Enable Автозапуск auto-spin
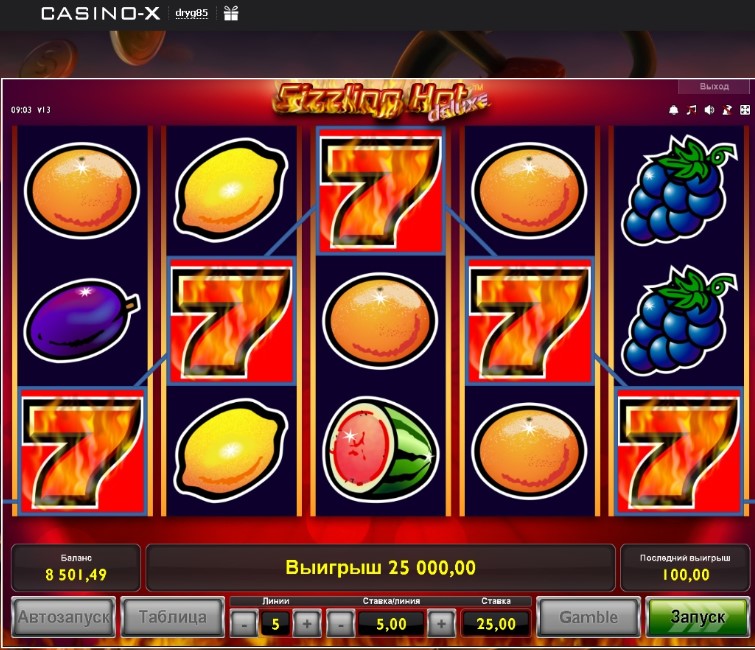The image size is (755, 650). (x=62, y=617)
